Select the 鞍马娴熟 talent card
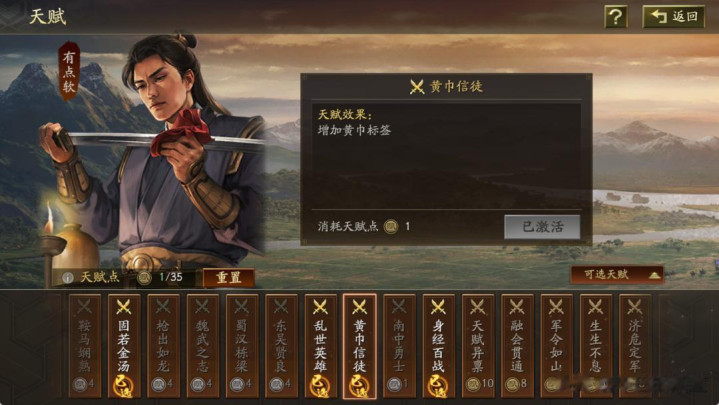 (x=85, y=345)
